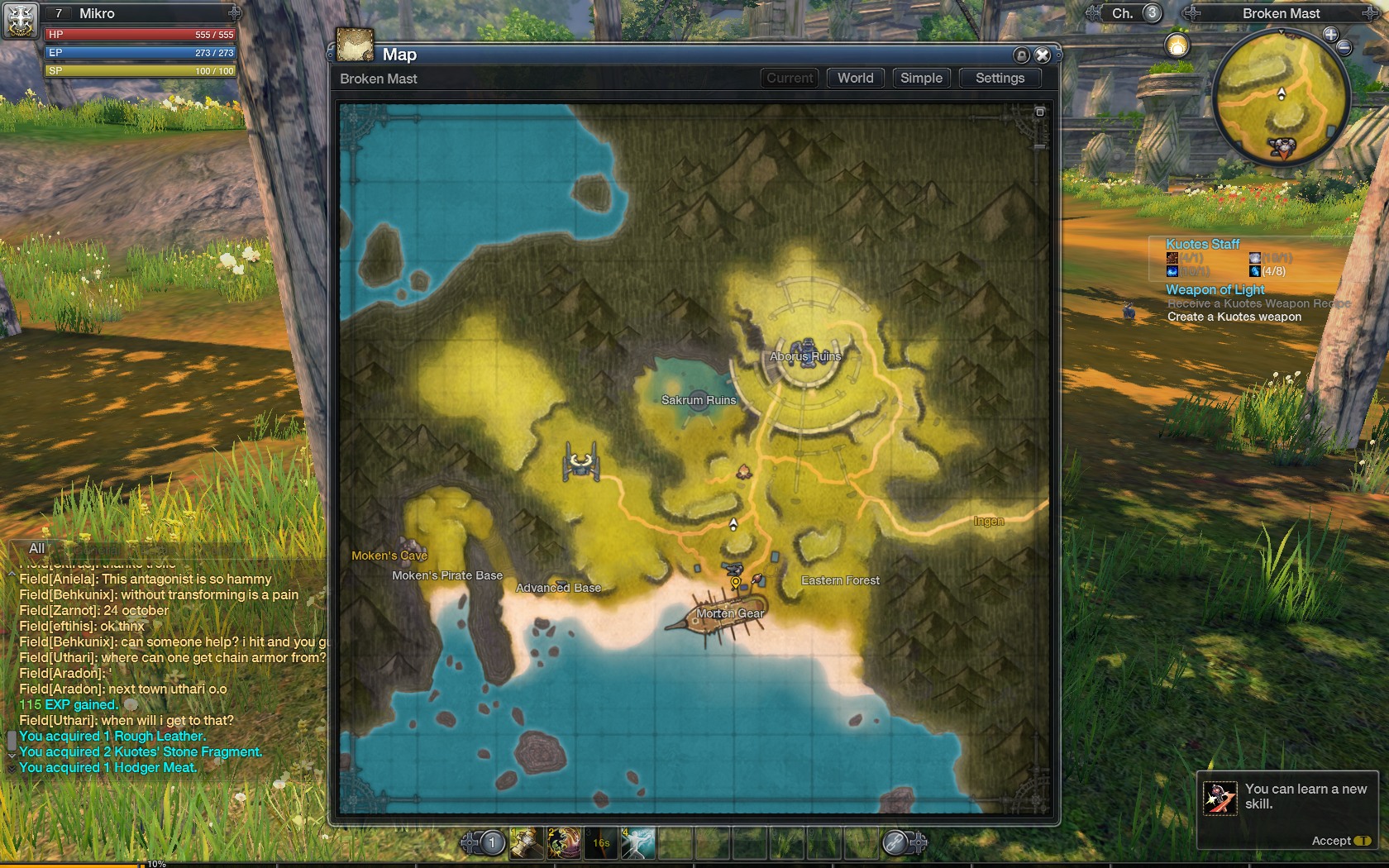
Task: Select the Kuotes Staff quest tracker entry
Action: click(x=1202, y=244)
